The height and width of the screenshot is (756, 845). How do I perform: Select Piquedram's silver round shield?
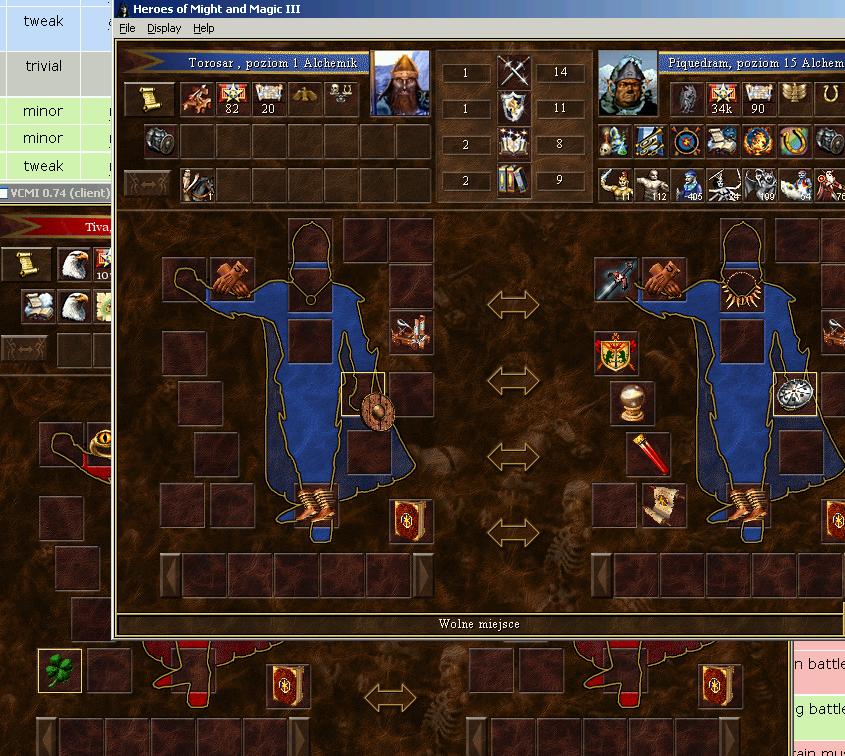coord(796,394)
